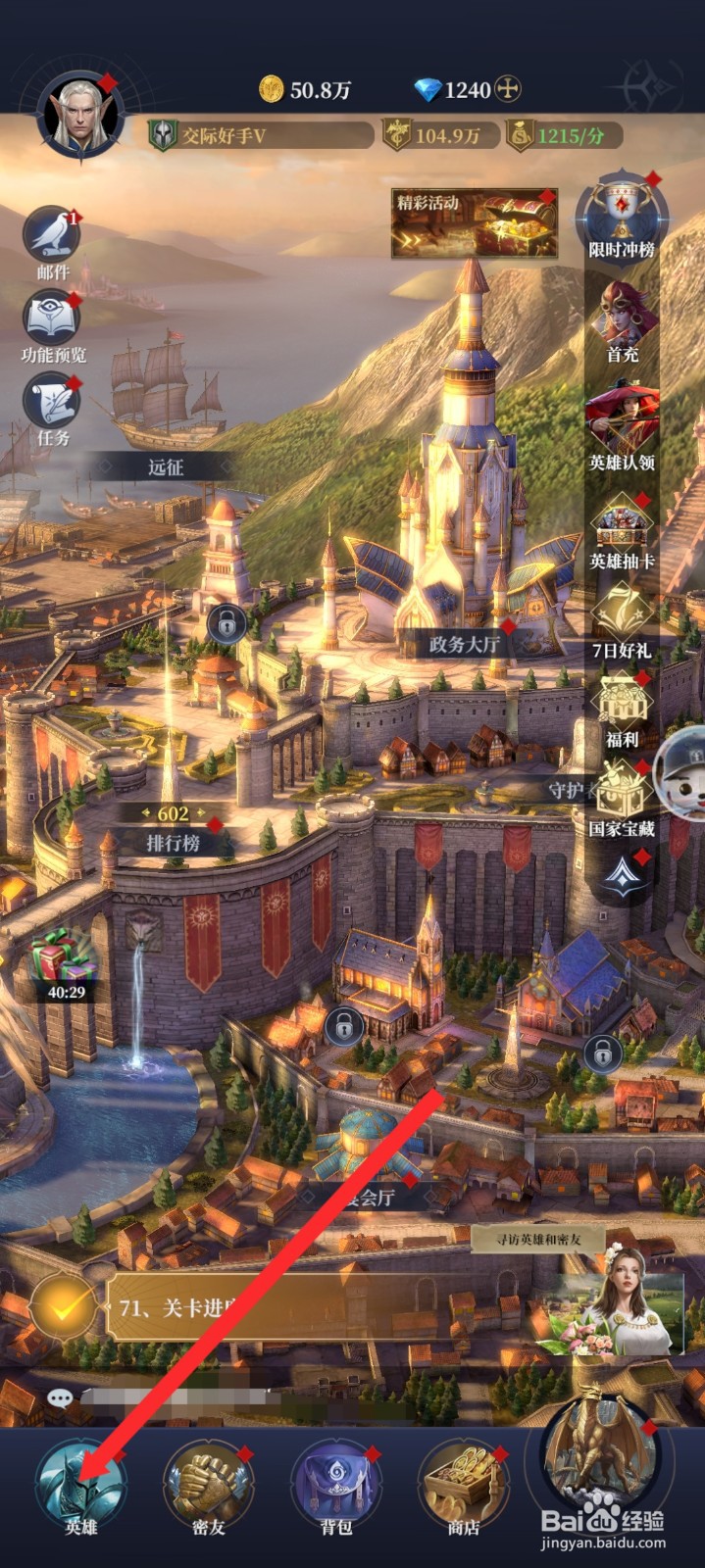
Task: Open the 密友 confidants menu
Action: (x=208, y=1484)
